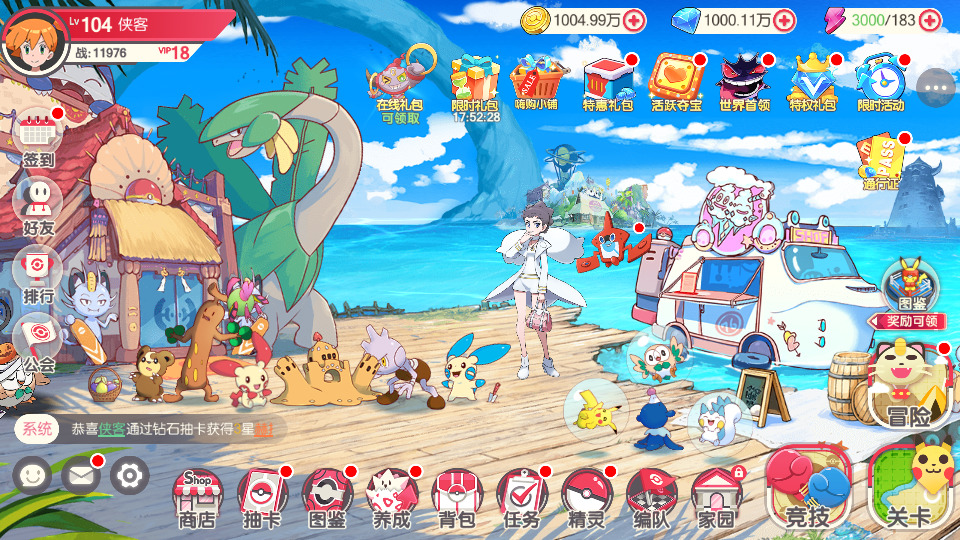Open the 任务 quest list

tap(521, 496)
